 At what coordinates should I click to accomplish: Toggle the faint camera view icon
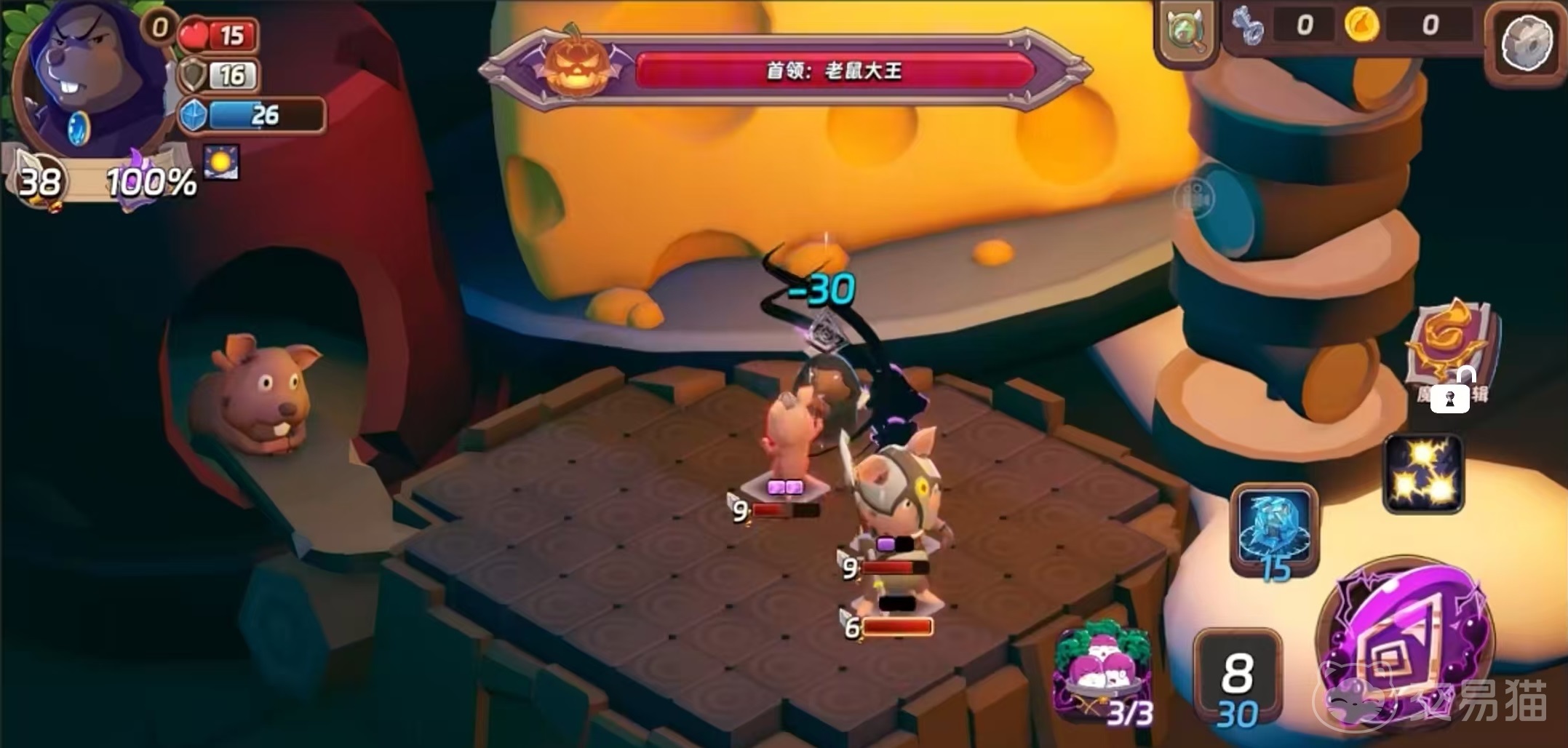pos(1195,196)
